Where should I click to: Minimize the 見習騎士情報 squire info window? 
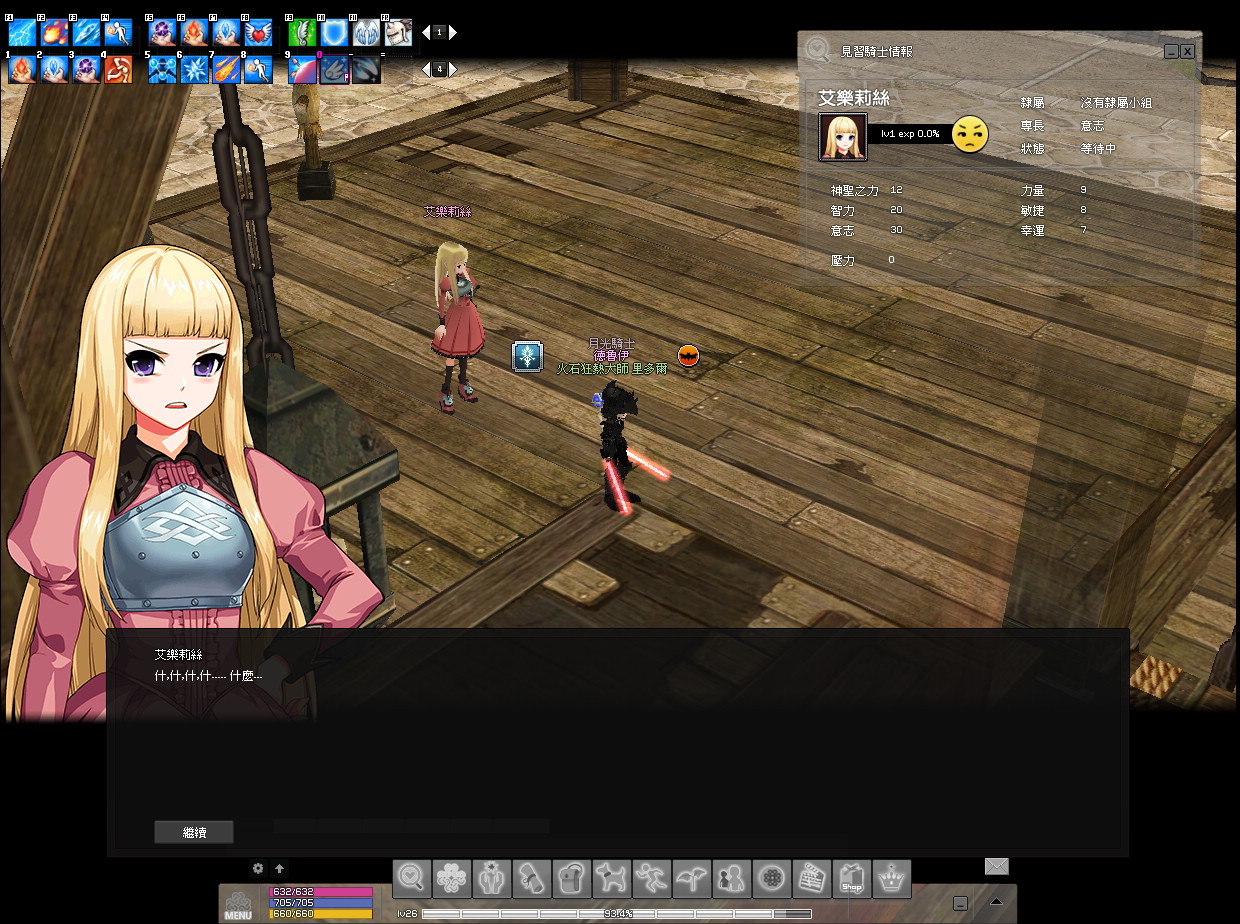pos(1170,51)
